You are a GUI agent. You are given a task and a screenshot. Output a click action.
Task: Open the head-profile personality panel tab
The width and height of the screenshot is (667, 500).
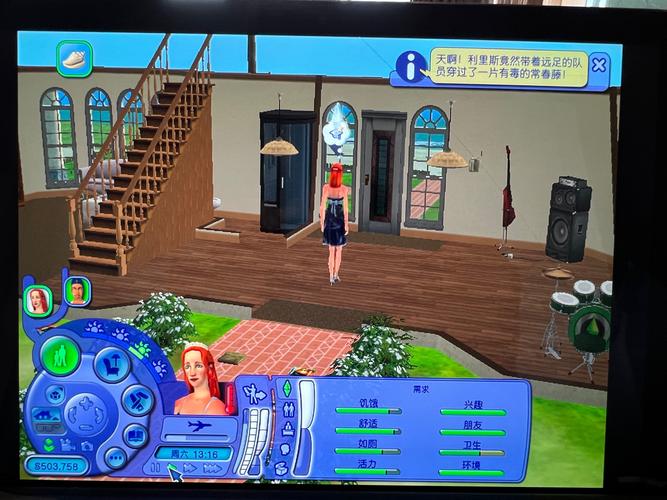click(285, 448)
